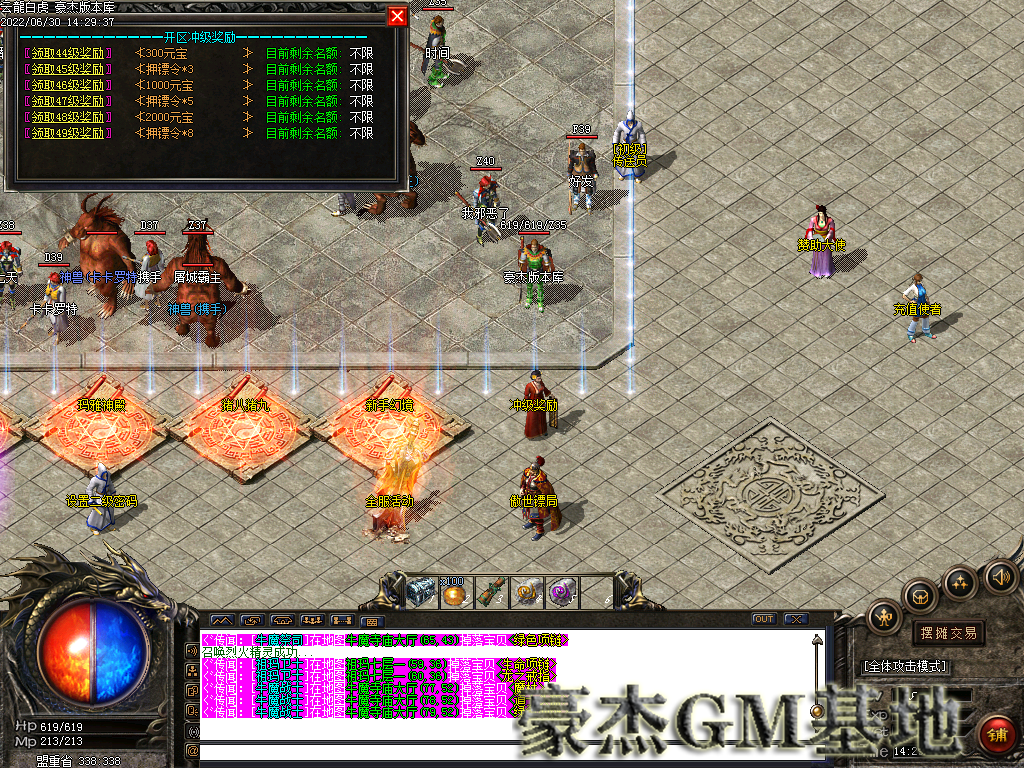Open the character status round button

885,617
